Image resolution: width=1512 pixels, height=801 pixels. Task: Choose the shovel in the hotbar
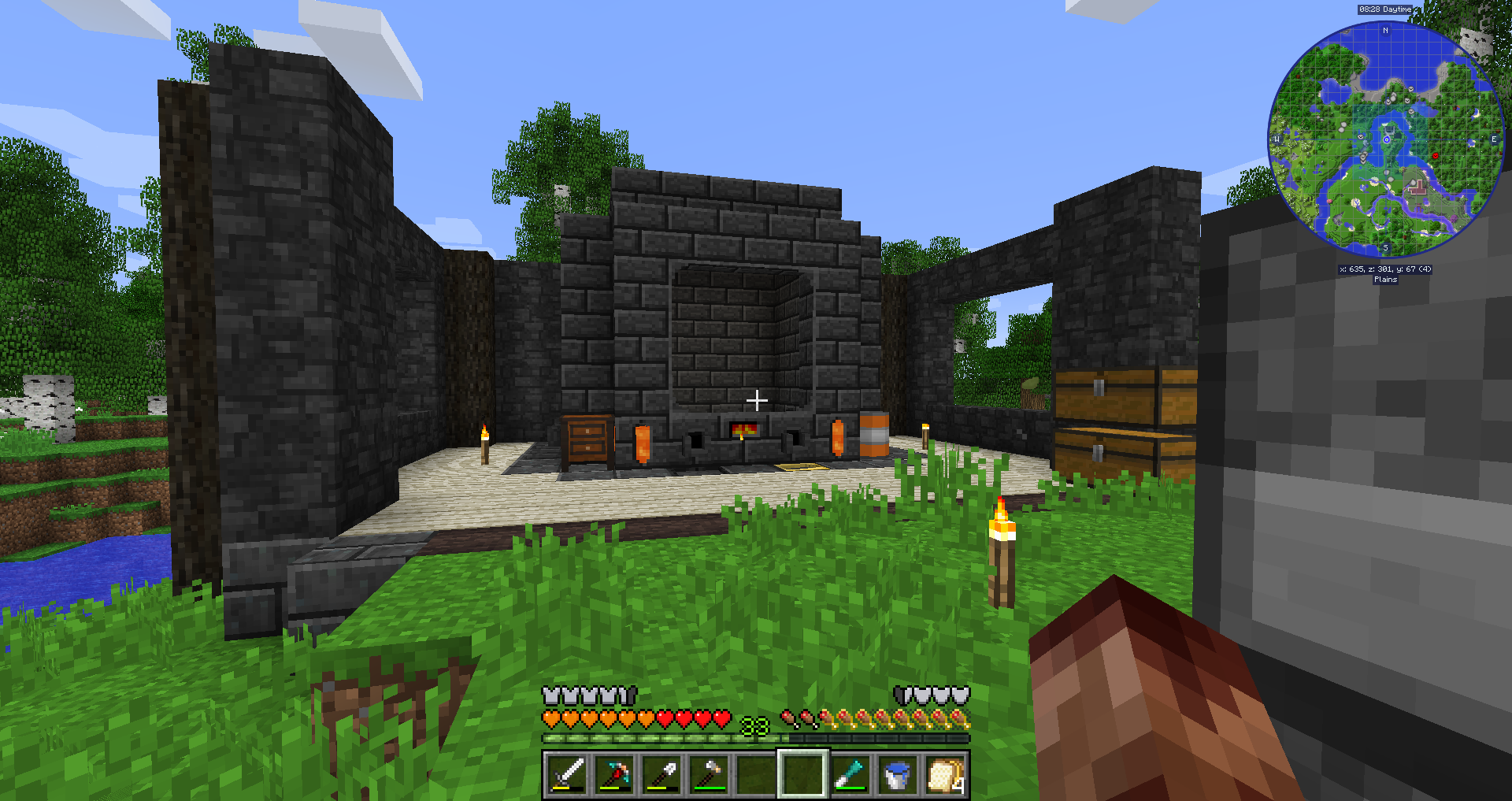tap(661, 773)
